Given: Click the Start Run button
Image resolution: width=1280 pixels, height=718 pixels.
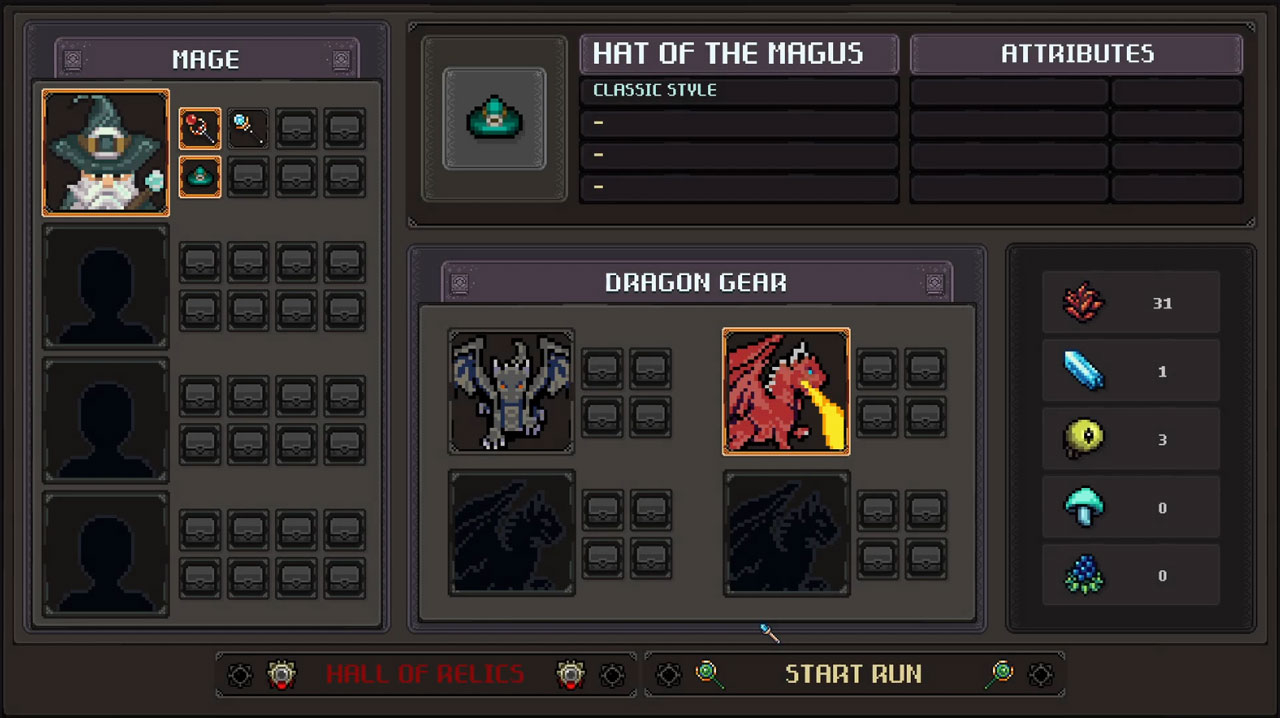Looking at the screenshot, I should [853, 674].
